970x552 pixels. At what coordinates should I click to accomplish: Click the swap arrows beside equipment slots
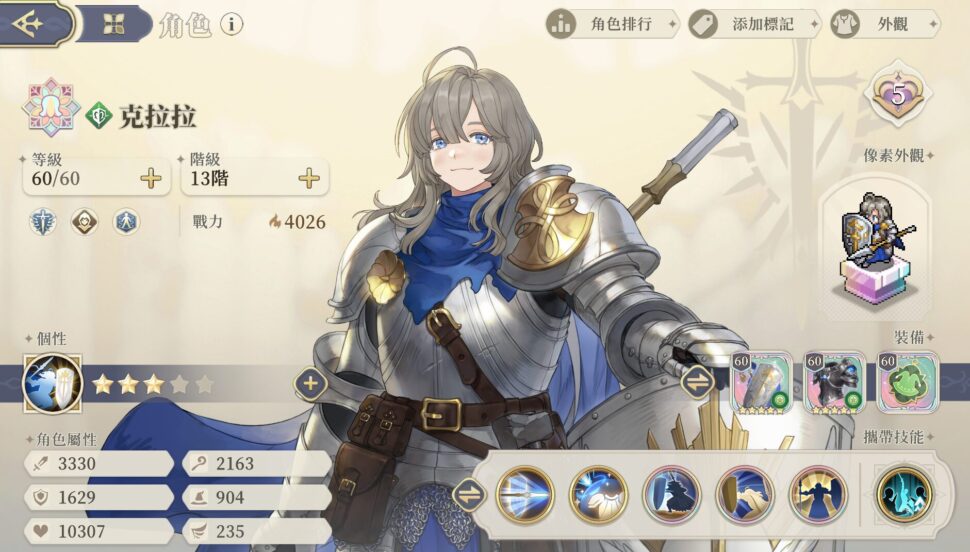point(697,382)
